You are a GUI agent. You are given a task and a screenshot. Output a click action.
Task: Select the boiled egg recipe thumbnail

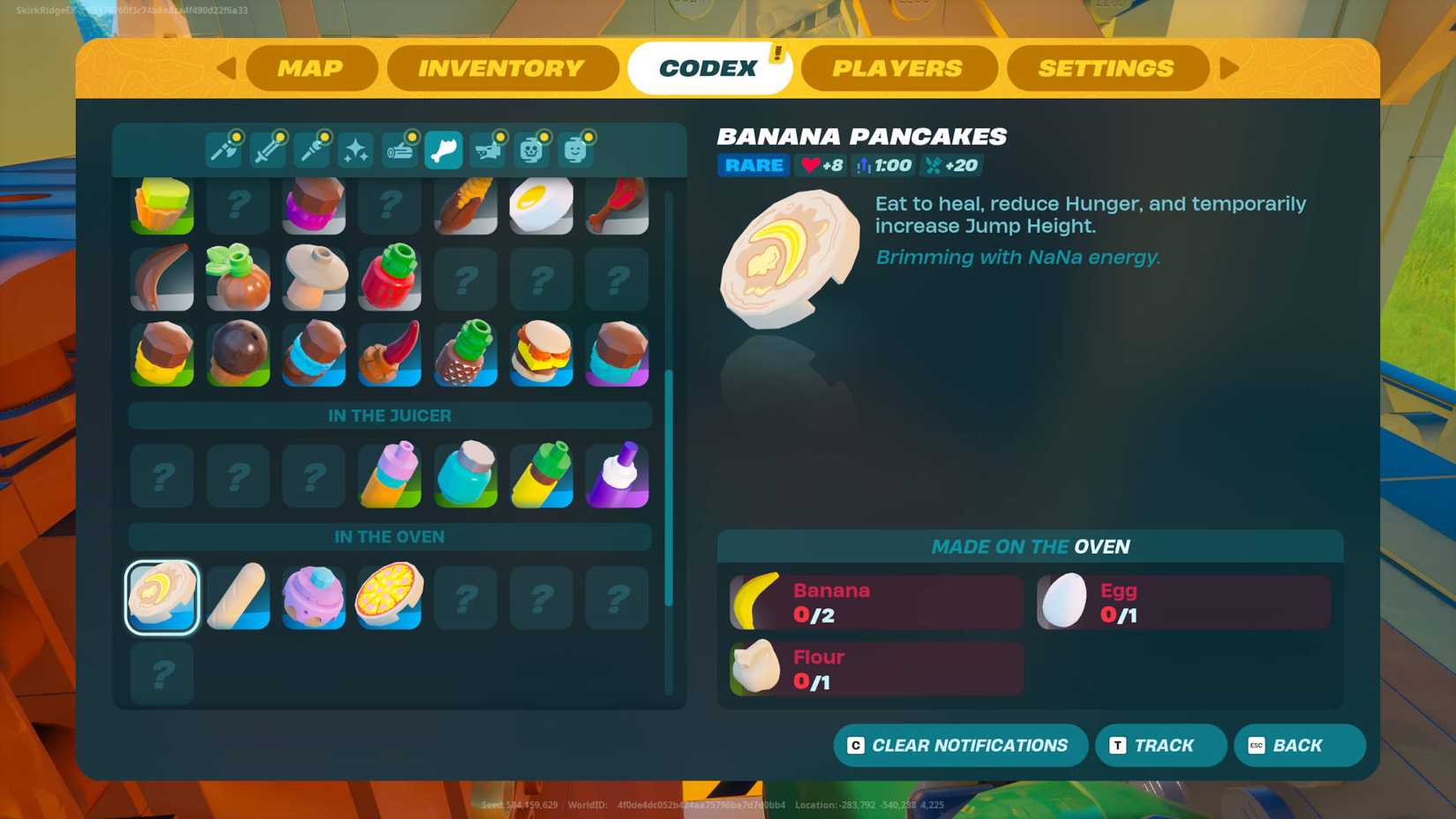(541, 206)
